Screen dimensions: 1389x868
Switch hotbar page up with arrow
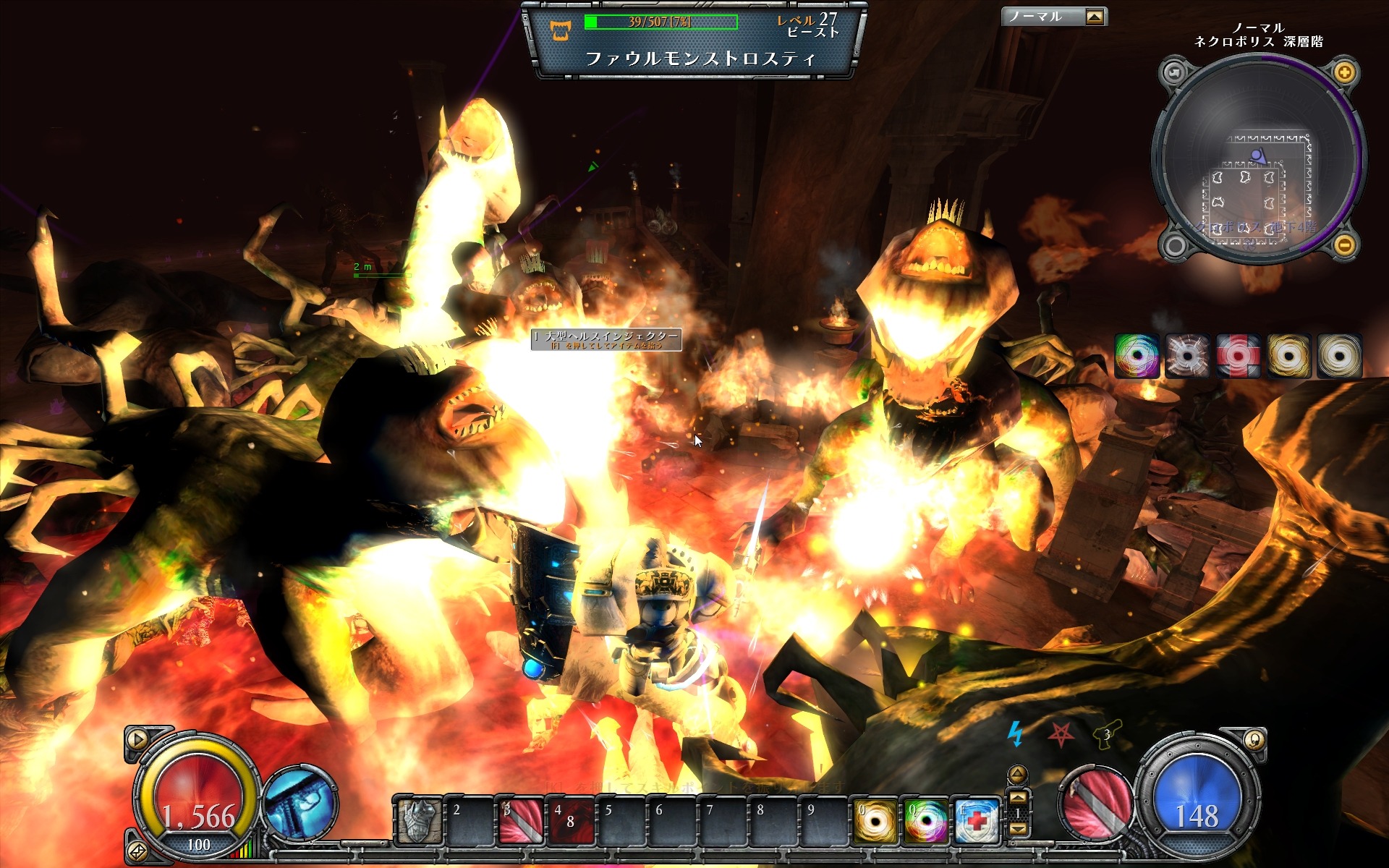pos(1017,798)
